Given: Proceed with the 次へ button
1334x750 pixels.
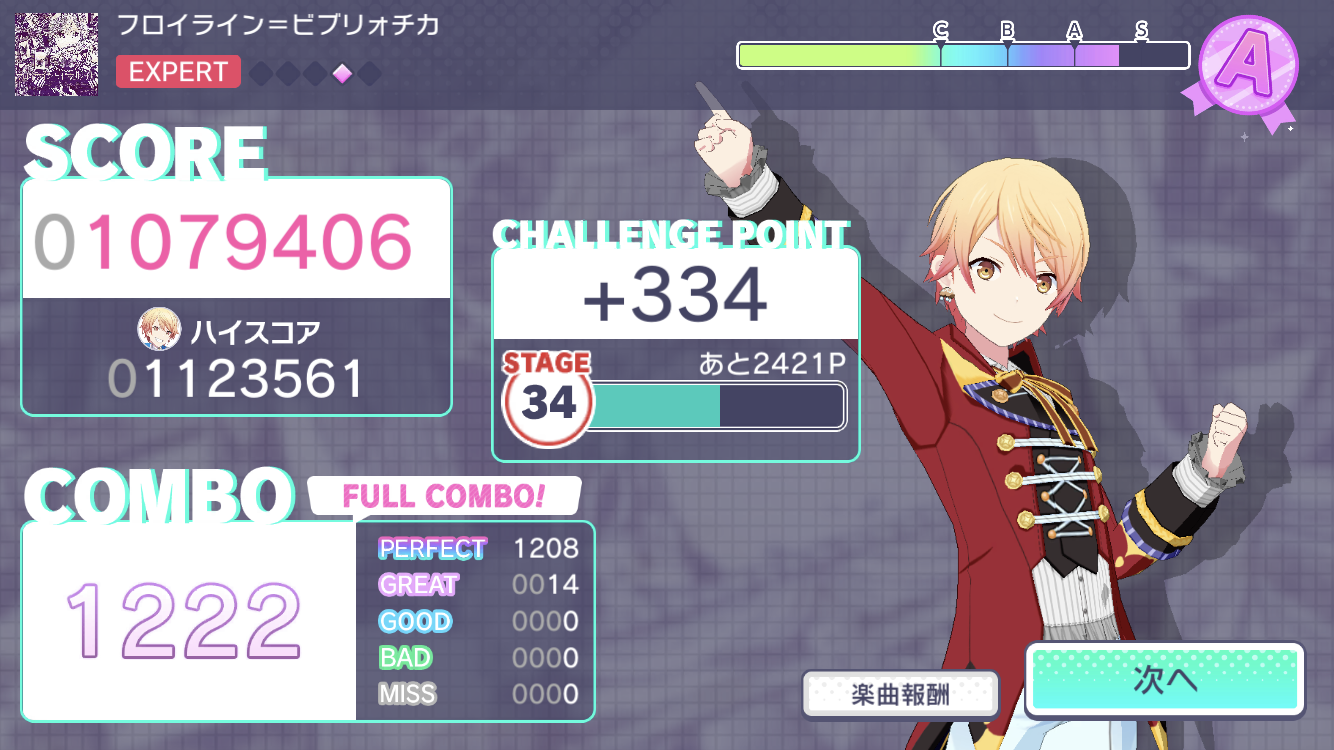Looking at the screenshot, I should pyautogui.click(x=1165, y=680).
